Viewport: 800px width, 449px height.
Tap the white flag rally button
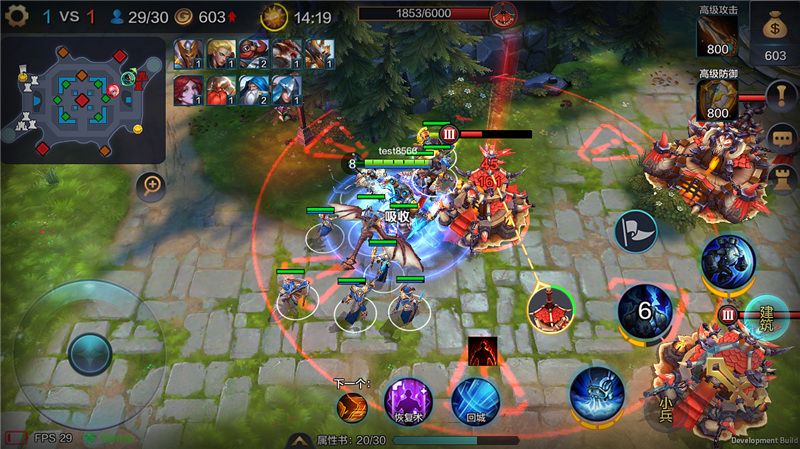pyautogui.click(x=635, y=230)
